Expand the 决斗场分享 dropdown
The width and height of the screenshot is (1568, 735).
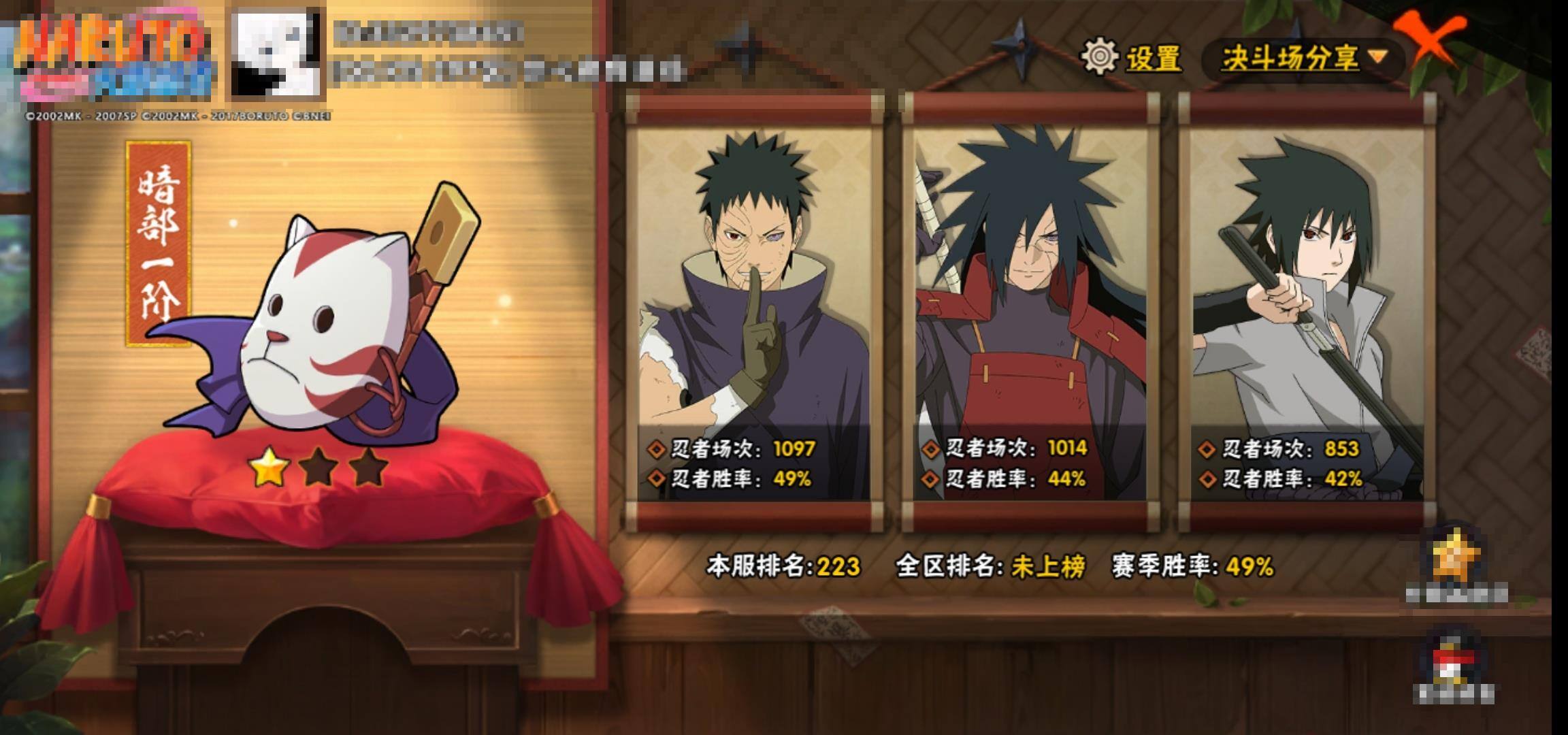[x=1303, y=59]
